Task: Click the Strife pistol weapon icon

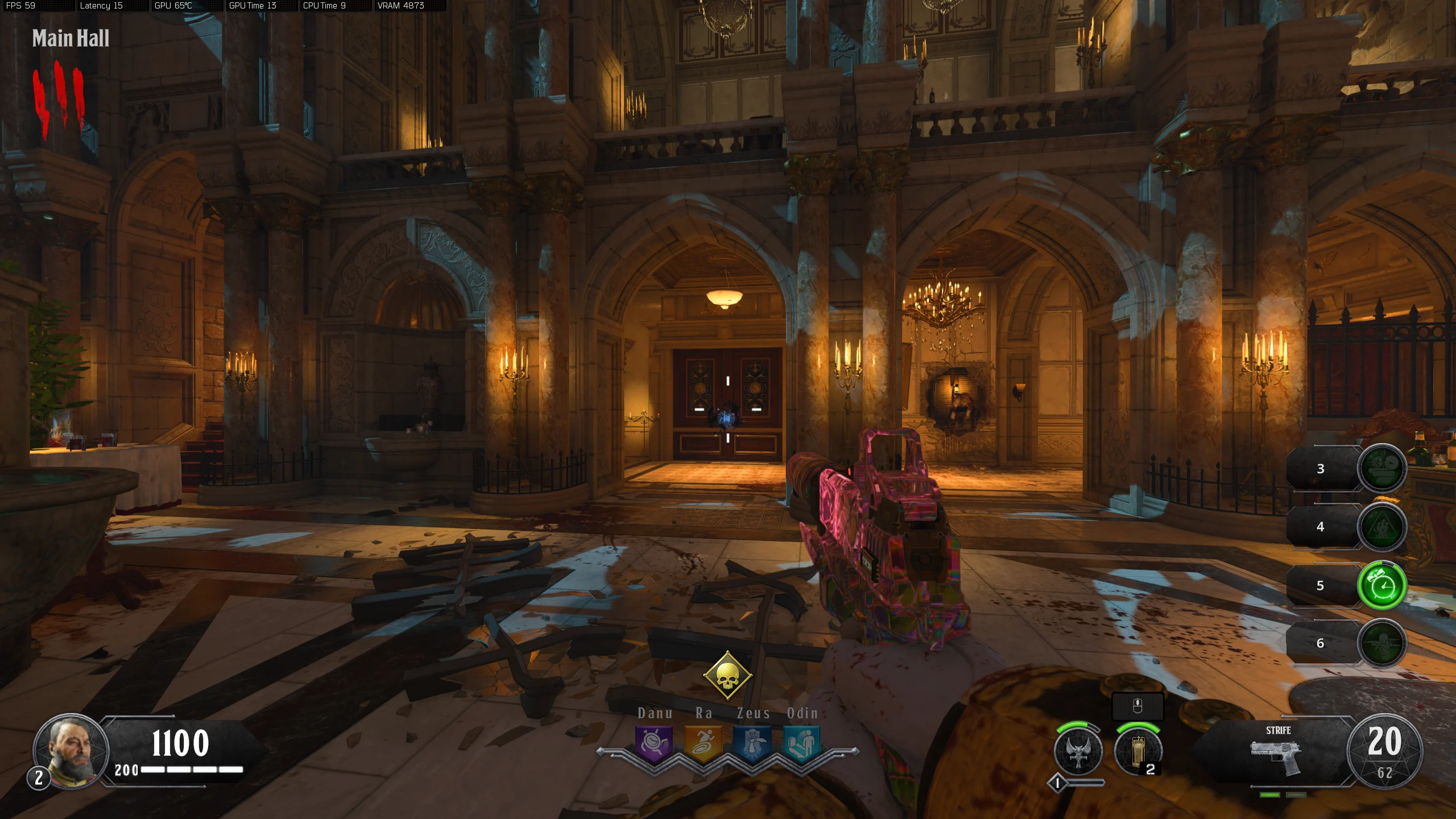Action: (1276, 756)
